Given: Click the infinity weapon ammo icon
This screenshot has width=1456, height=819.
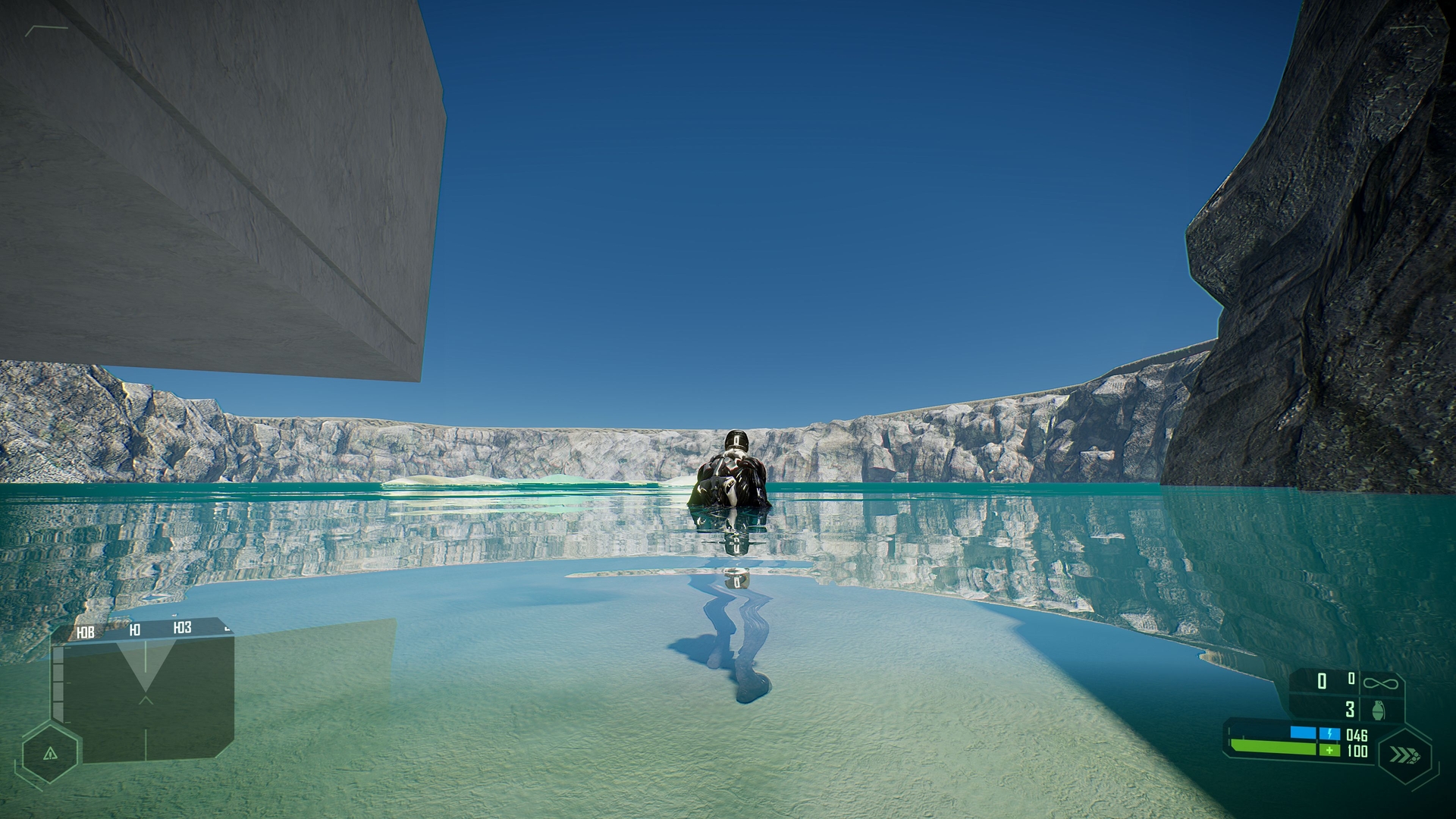Looking at the screenshot, I should (x=1380, y=683).
